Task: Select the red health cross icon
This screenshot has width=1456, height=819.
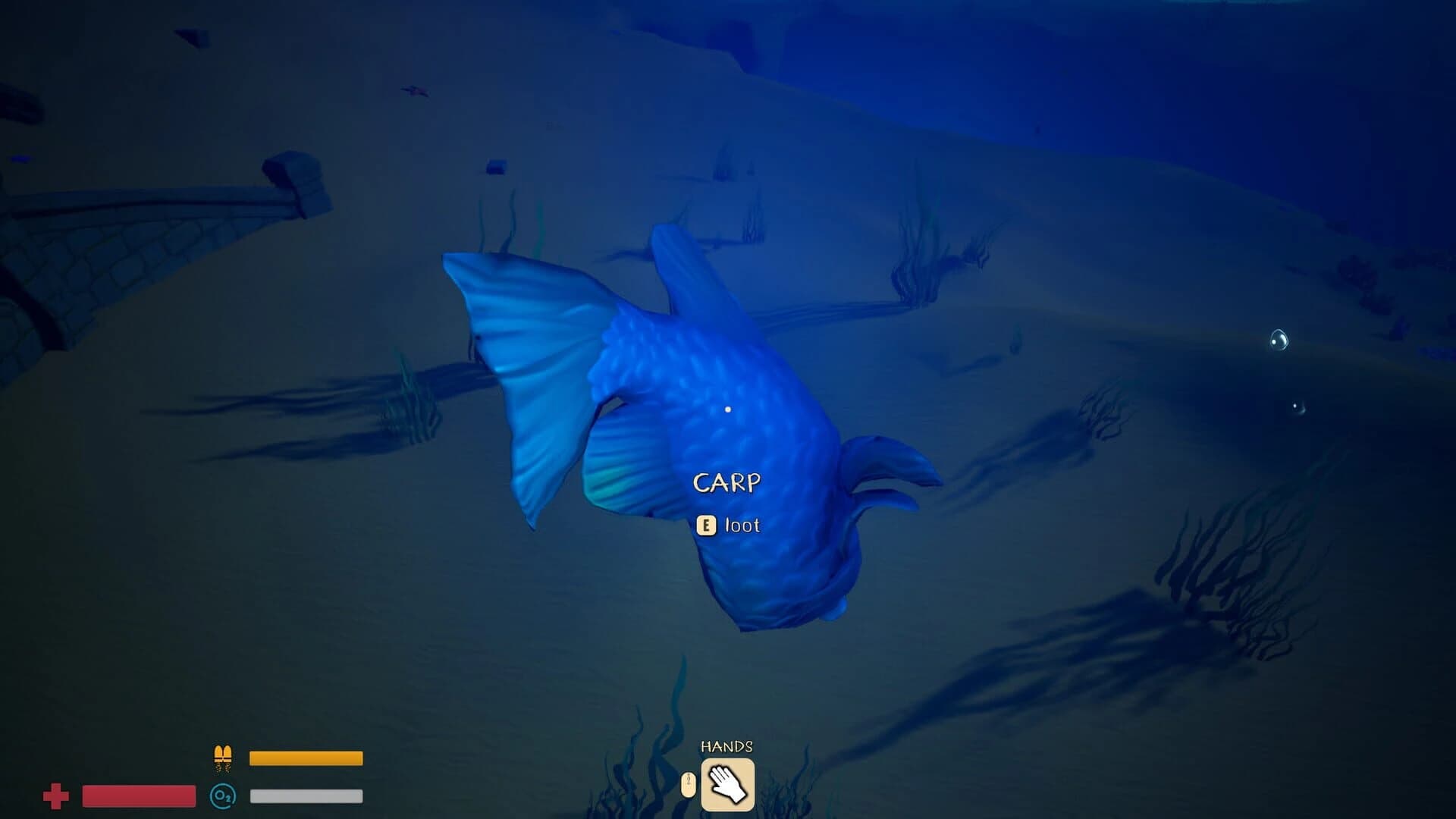Action: coord(55,795)
